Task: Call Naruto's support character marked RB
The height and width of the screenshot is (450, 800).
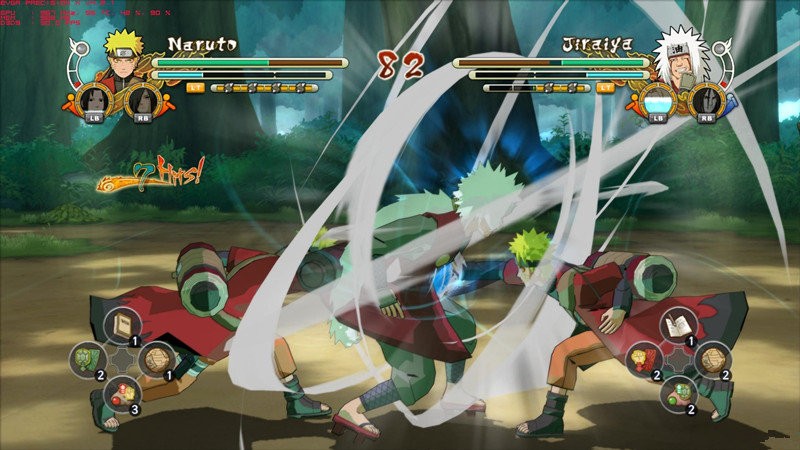Action: click(x=142, y=103)
